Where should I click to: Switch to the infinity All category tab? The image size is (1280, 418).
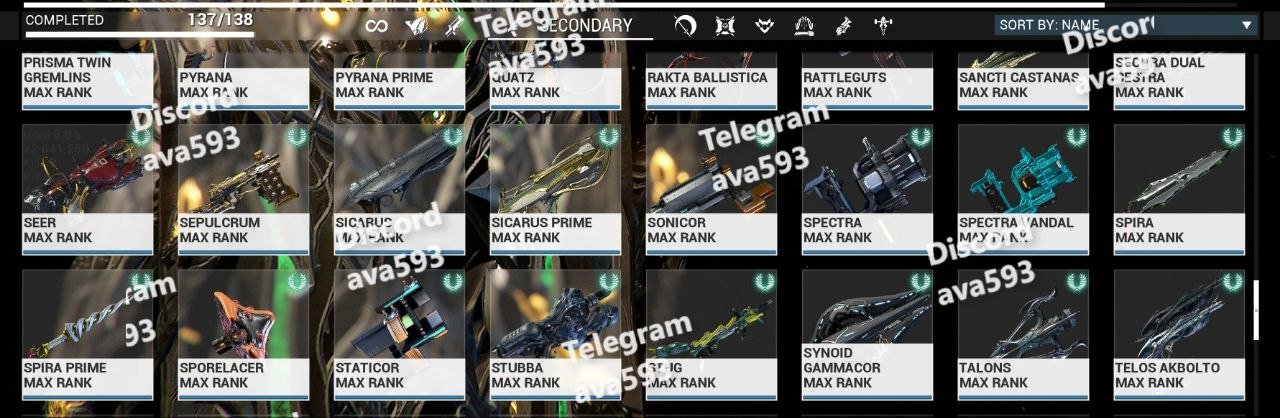click(376, 26)
